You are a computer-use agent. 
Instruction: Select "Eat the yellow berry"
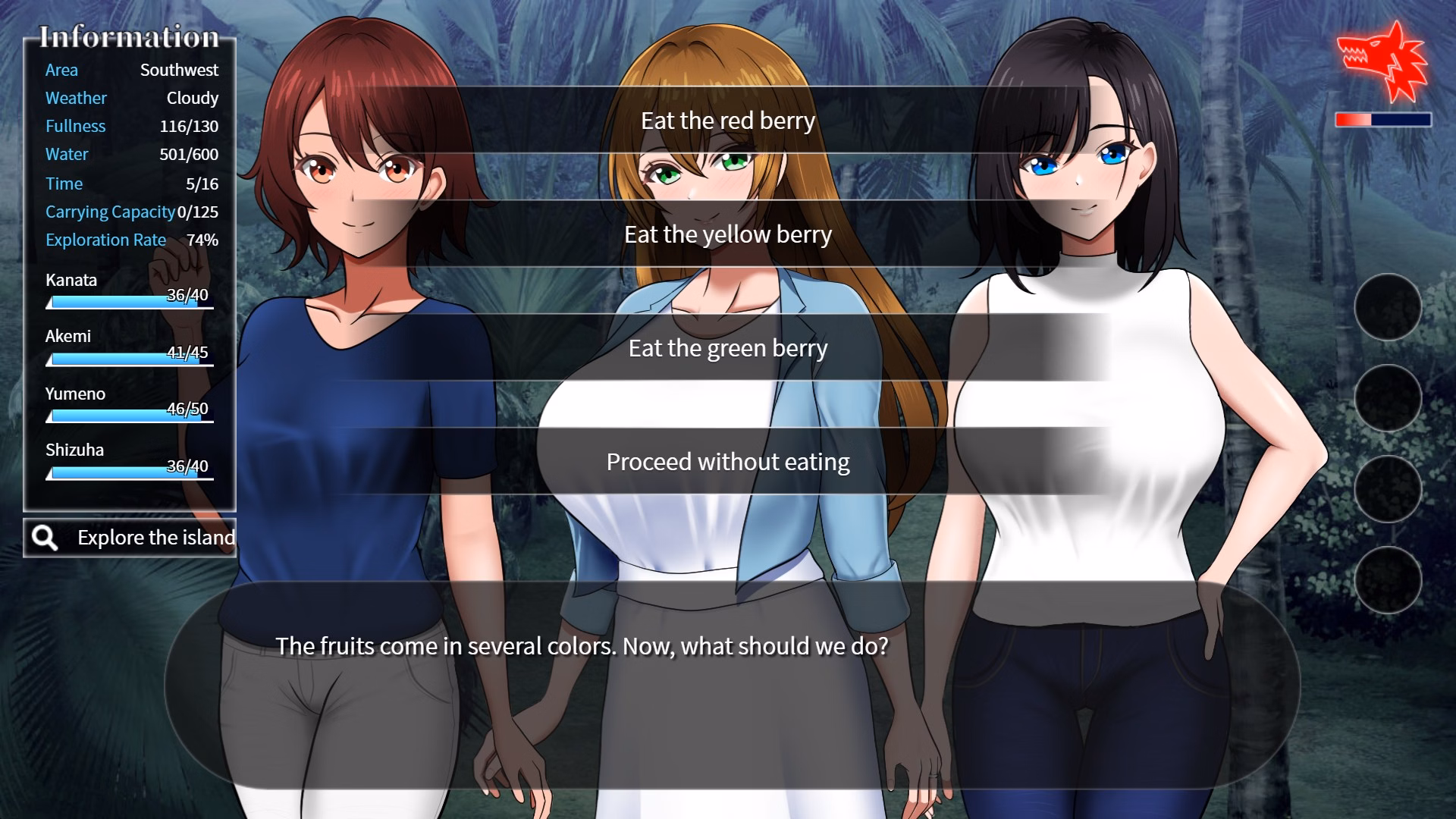pyautogui.click(x=728, y=235)
